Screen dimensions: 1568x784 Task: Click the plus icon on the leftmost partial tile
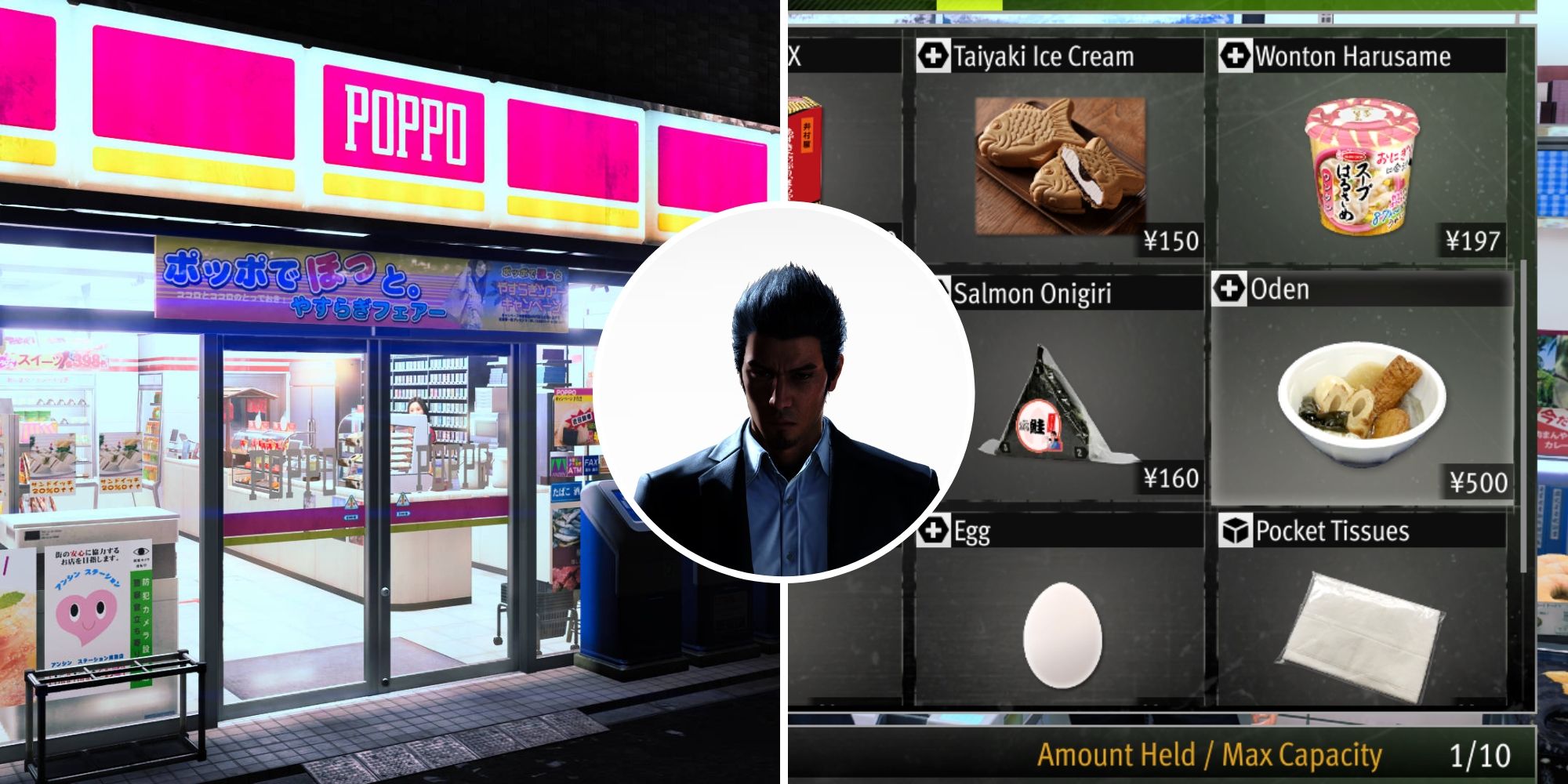coord(790,56)
